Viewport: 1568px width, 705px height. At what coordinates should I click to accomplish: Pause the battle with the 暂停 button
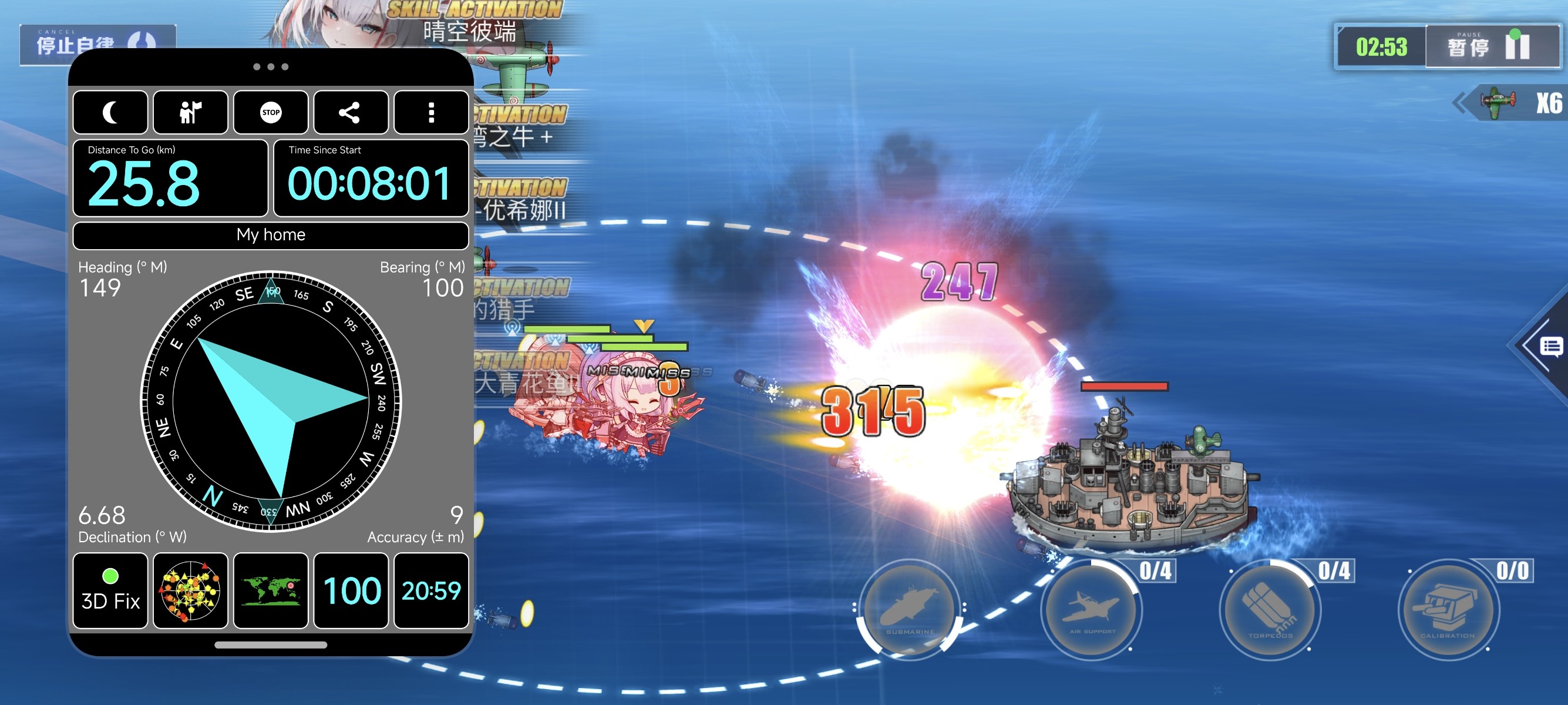click(x=1491, y=46)
